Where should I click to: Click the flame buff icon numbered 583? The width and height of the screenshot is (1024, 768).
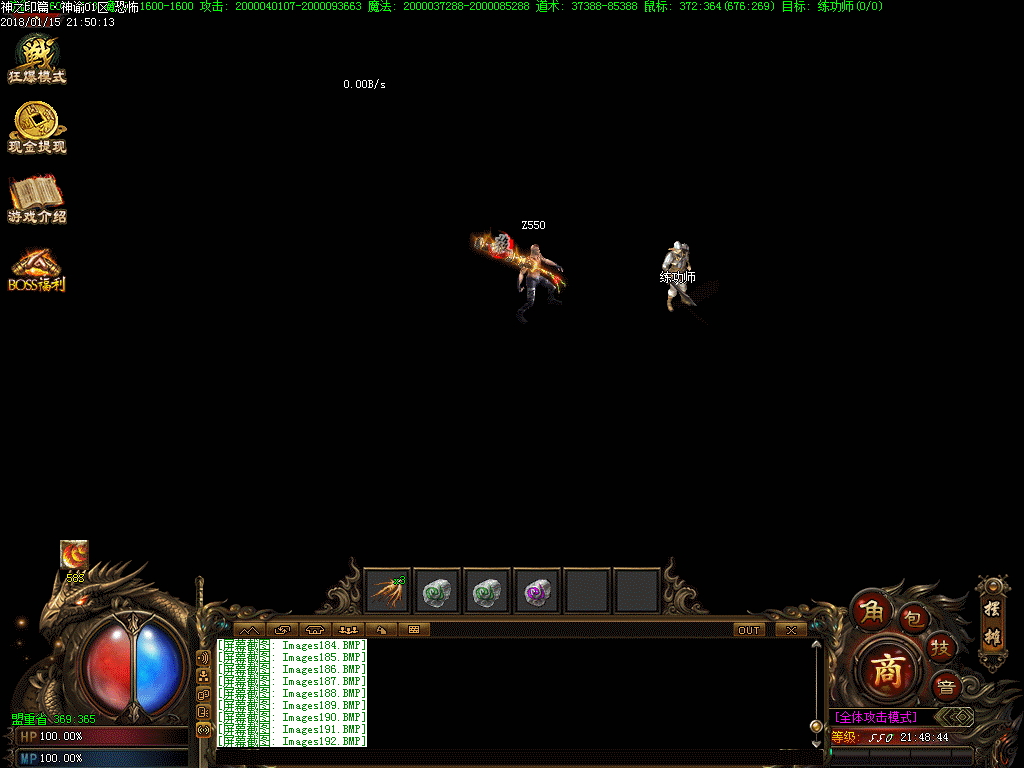click(x=74, y=555)
